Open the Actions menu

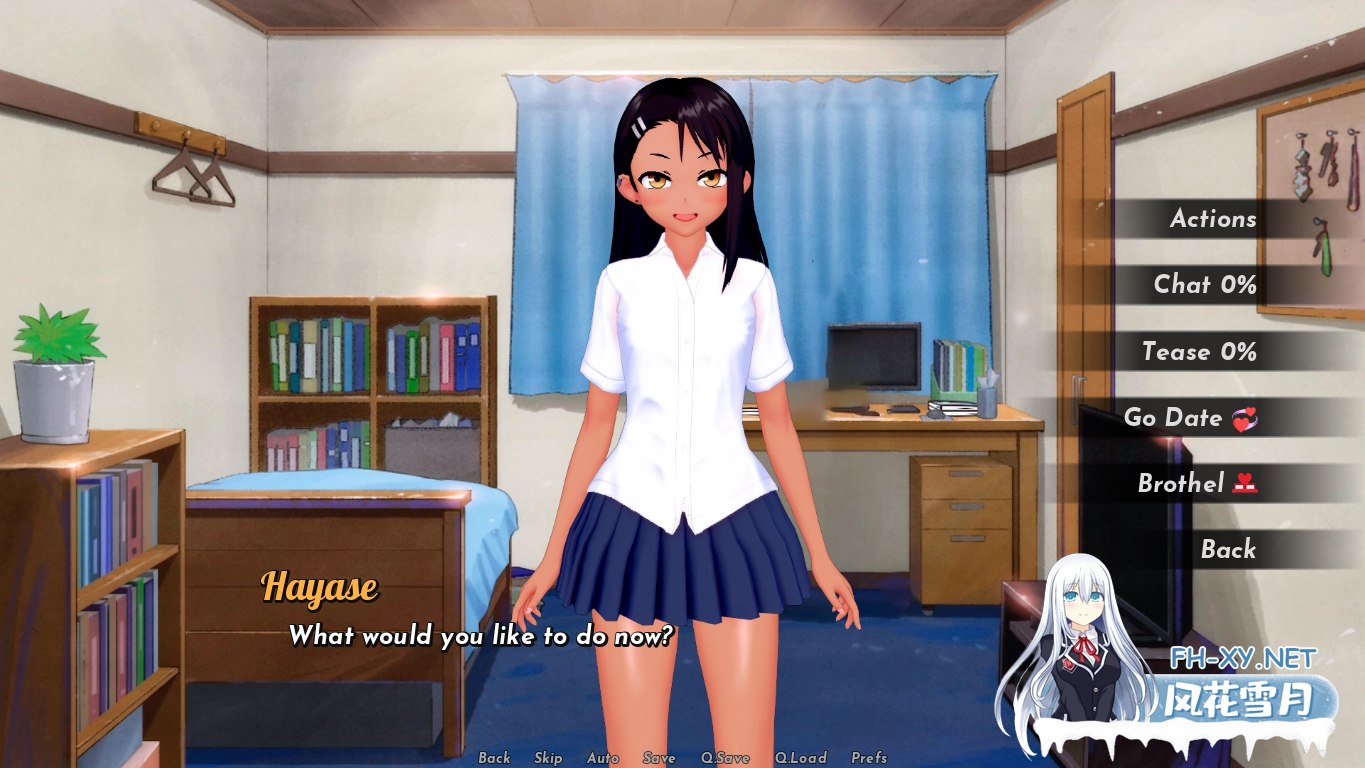[1213, 219]
